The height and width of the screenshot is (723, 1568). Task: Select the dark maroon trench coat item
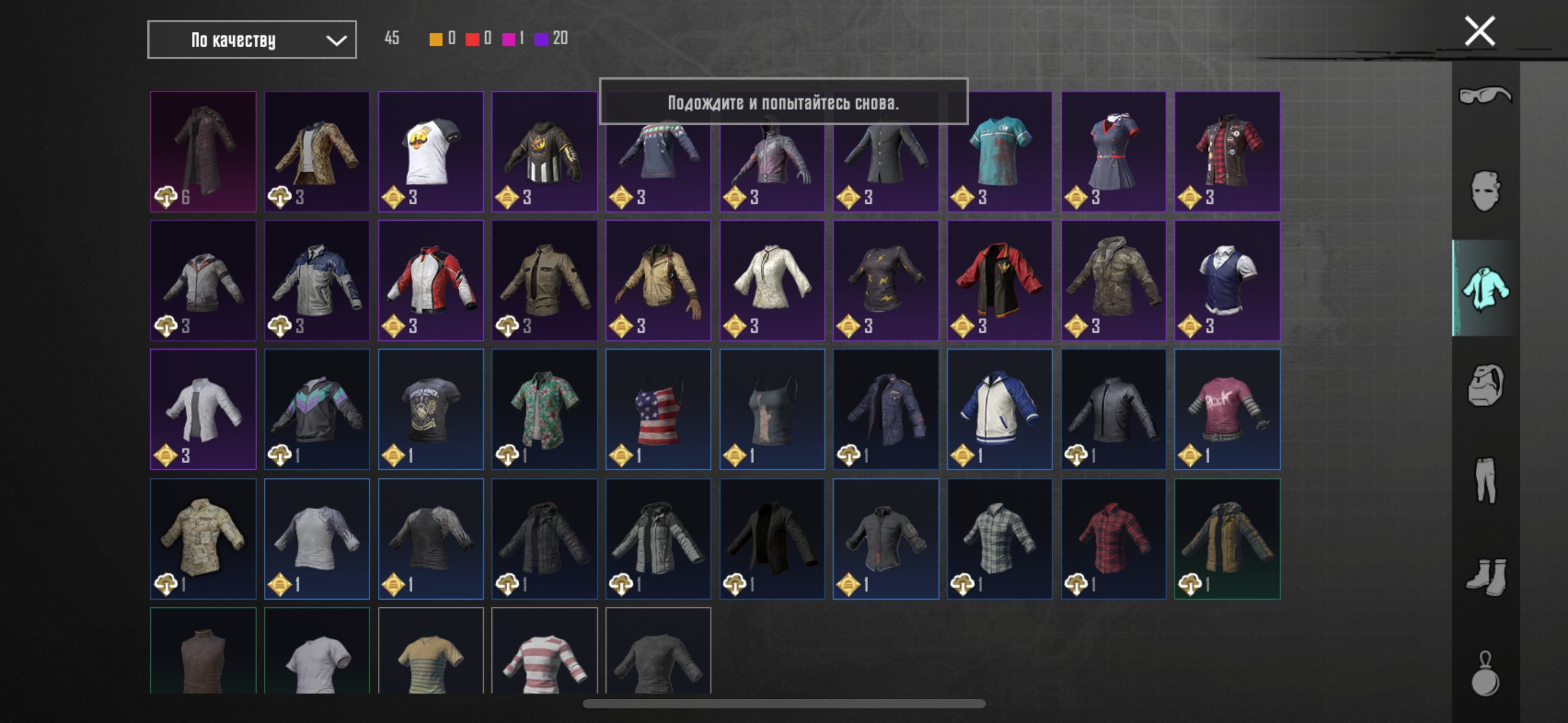203,151
